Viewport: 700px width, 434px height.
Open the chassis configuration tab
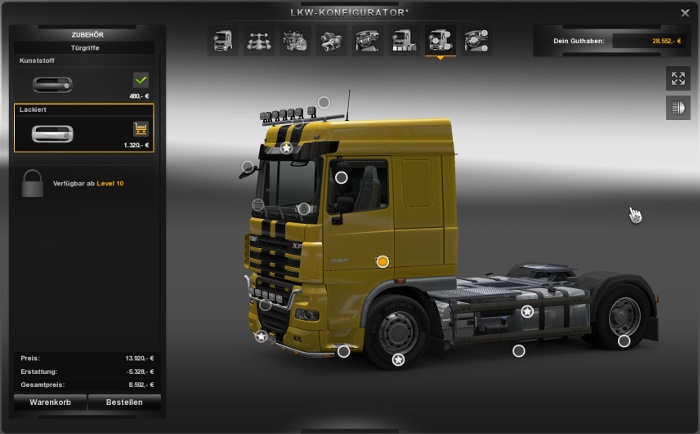click(260, 41)
